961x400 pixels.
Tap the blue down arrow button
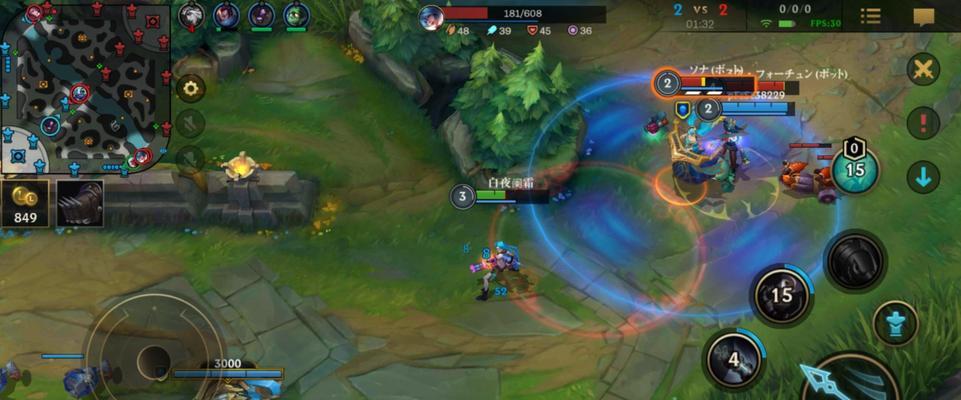click(923, 177)
